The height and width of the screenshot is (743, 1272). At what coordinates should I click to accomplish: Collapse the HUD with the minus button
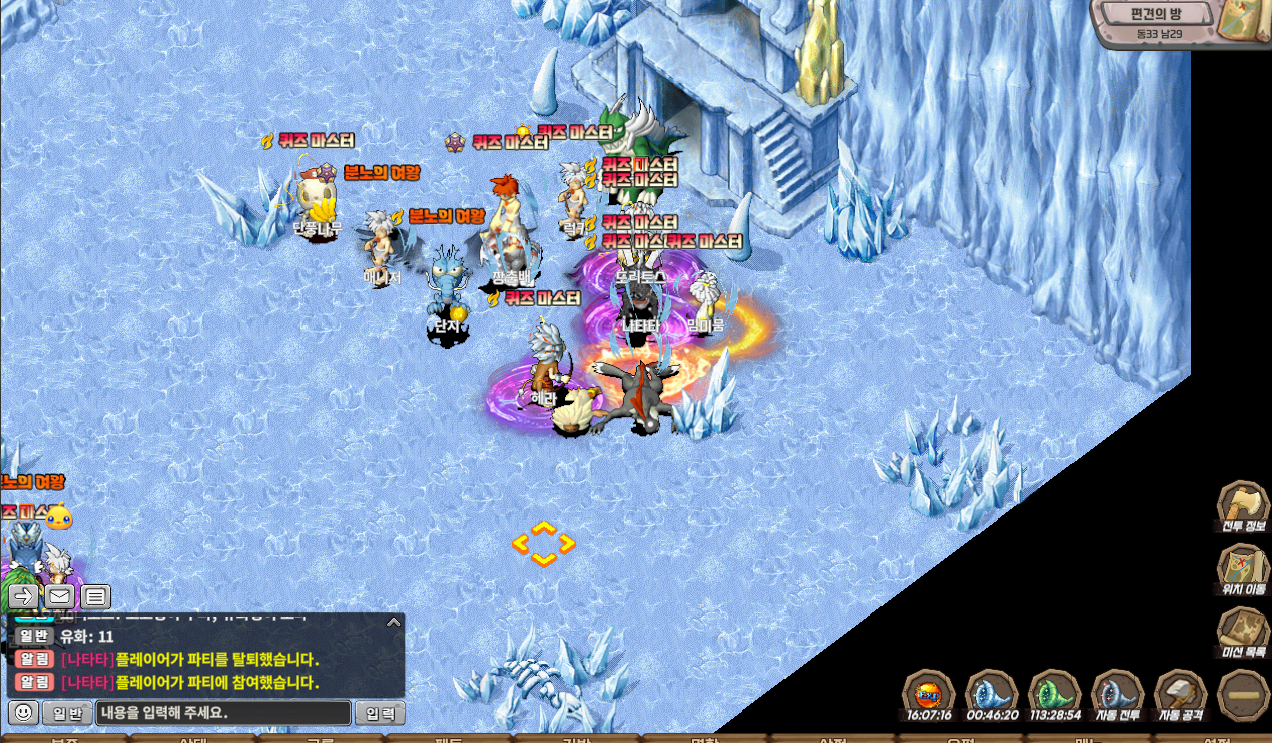click(1244, 694)
